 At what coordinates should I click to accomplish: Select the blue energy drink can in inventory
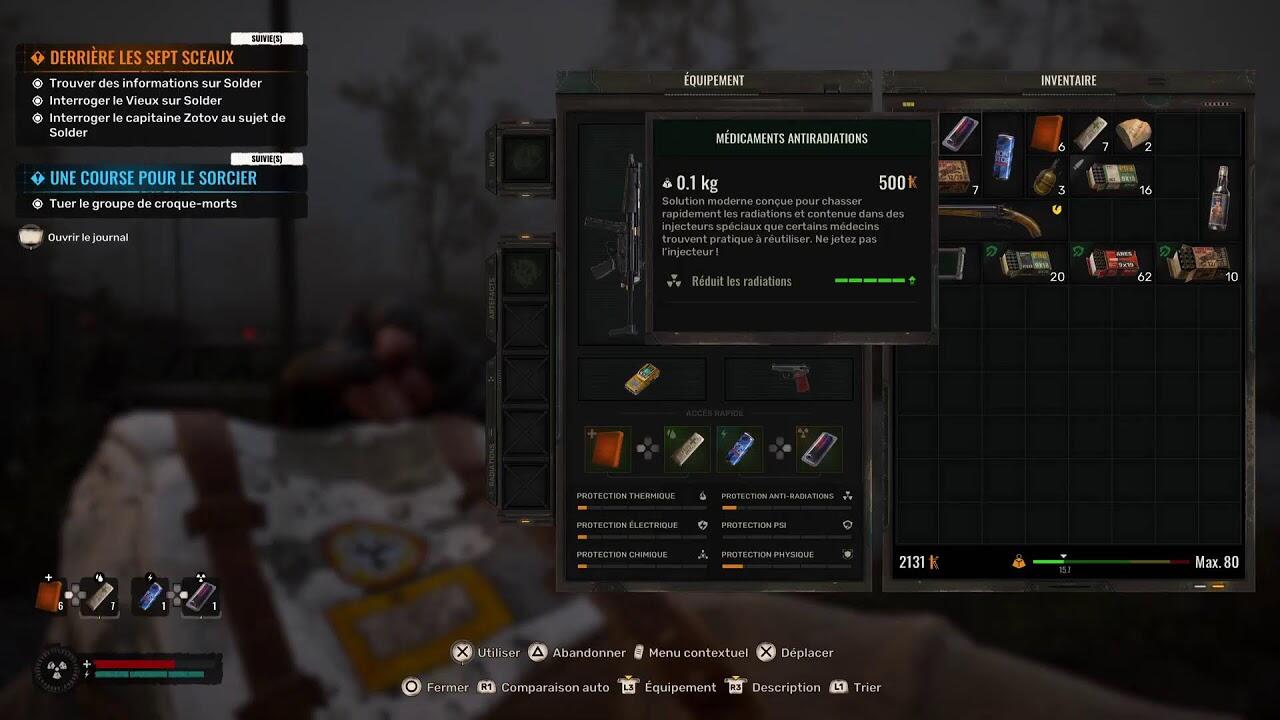[1003, 156]
